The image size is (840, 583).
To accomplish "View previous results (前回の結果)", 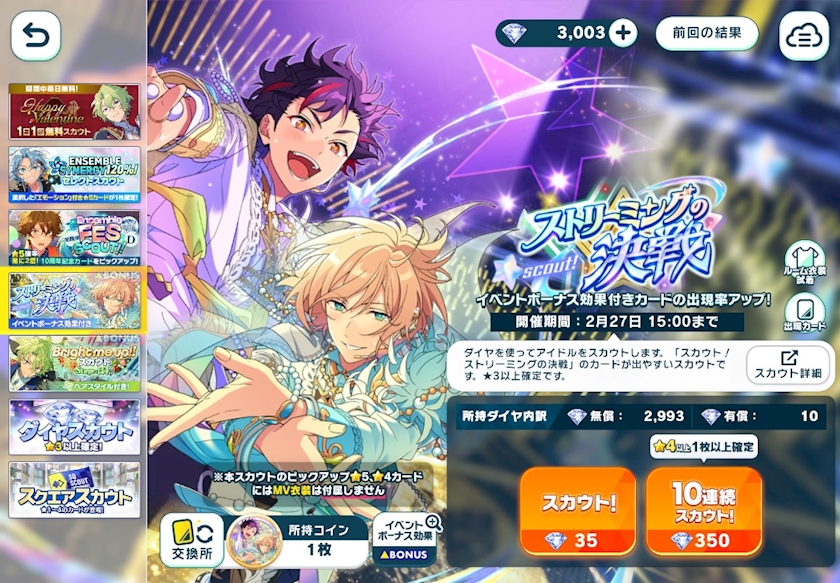I will tap(707, 33).
